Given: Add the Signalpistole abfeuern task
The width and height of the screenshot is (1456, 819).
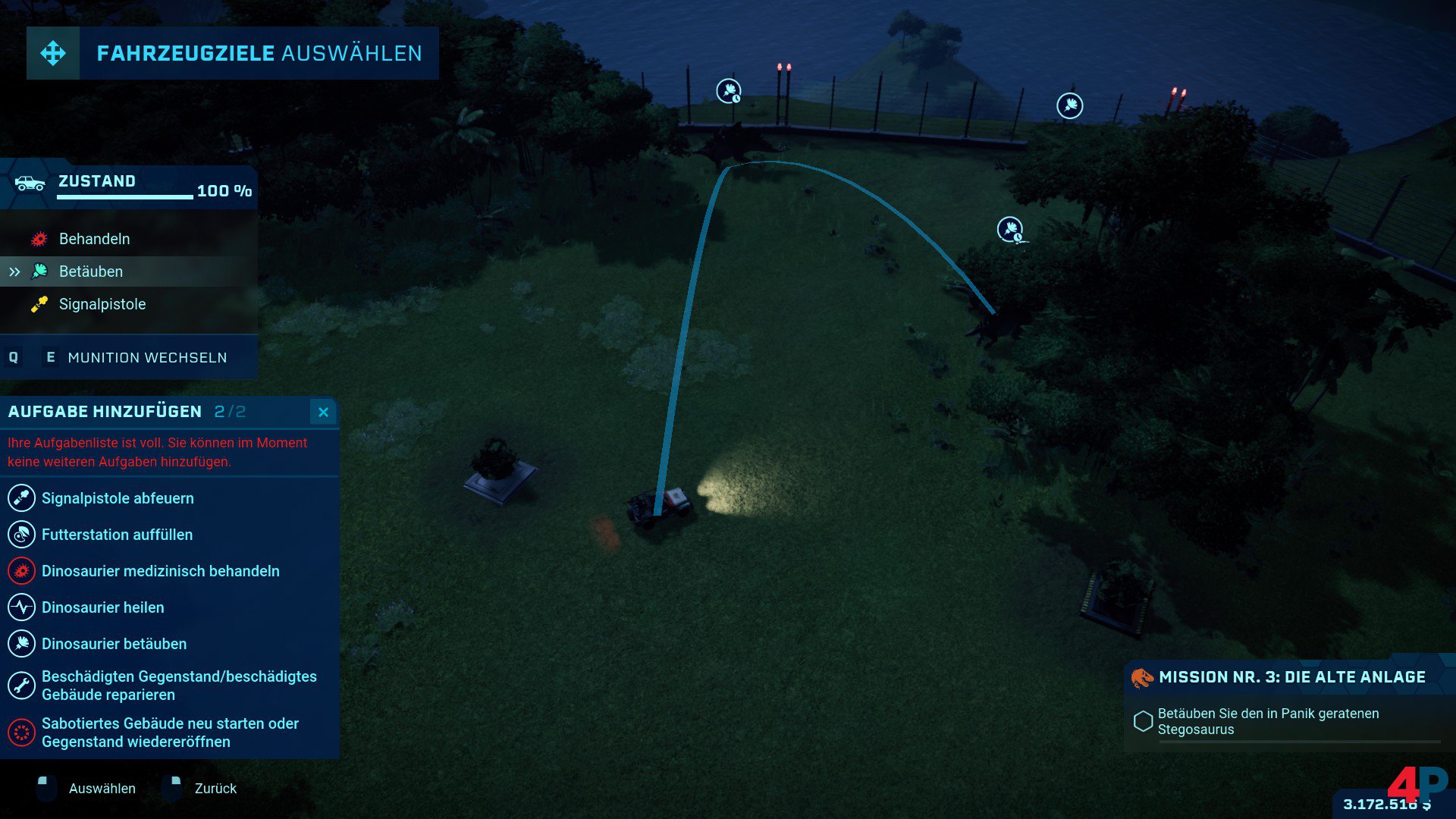Looking at the screenshot, I should (118, 498).
